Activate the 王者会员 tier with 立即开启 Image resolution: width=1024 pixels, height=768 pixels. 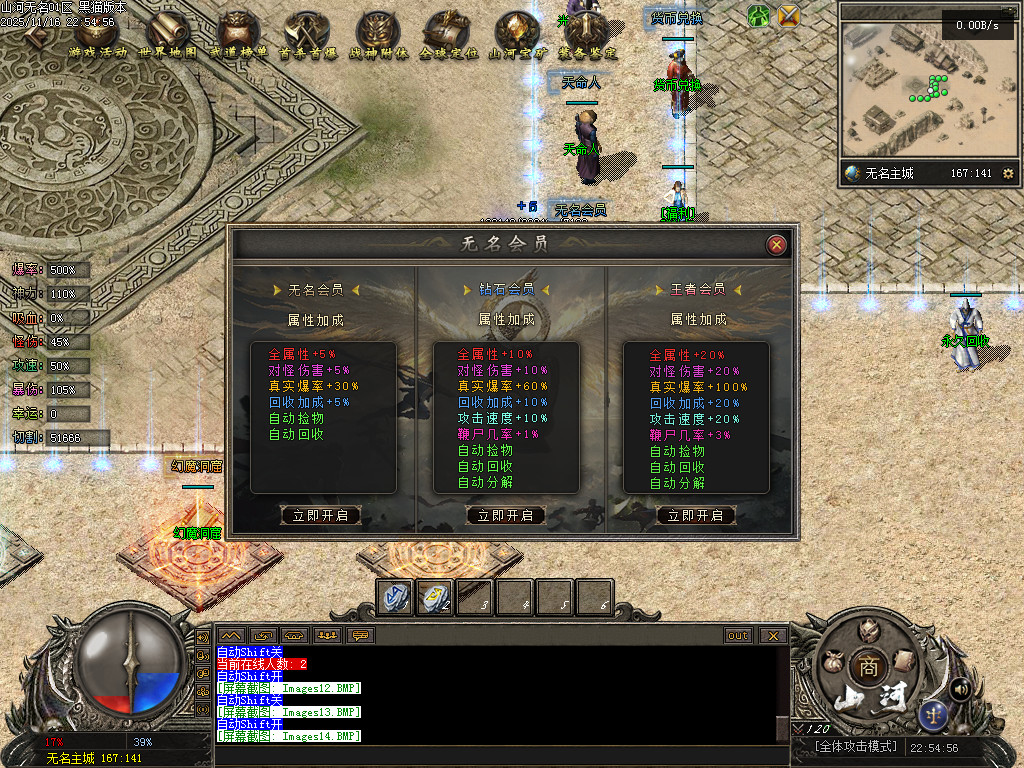696,516
